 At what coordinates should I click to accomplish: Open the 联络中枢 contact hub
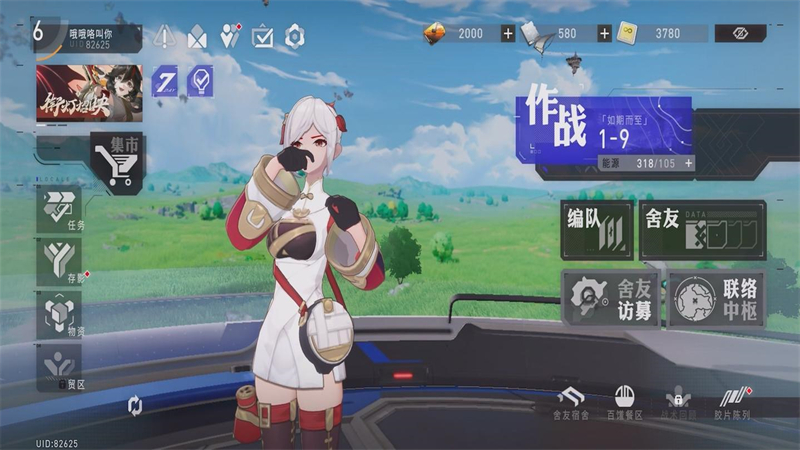tap(716, 298)
